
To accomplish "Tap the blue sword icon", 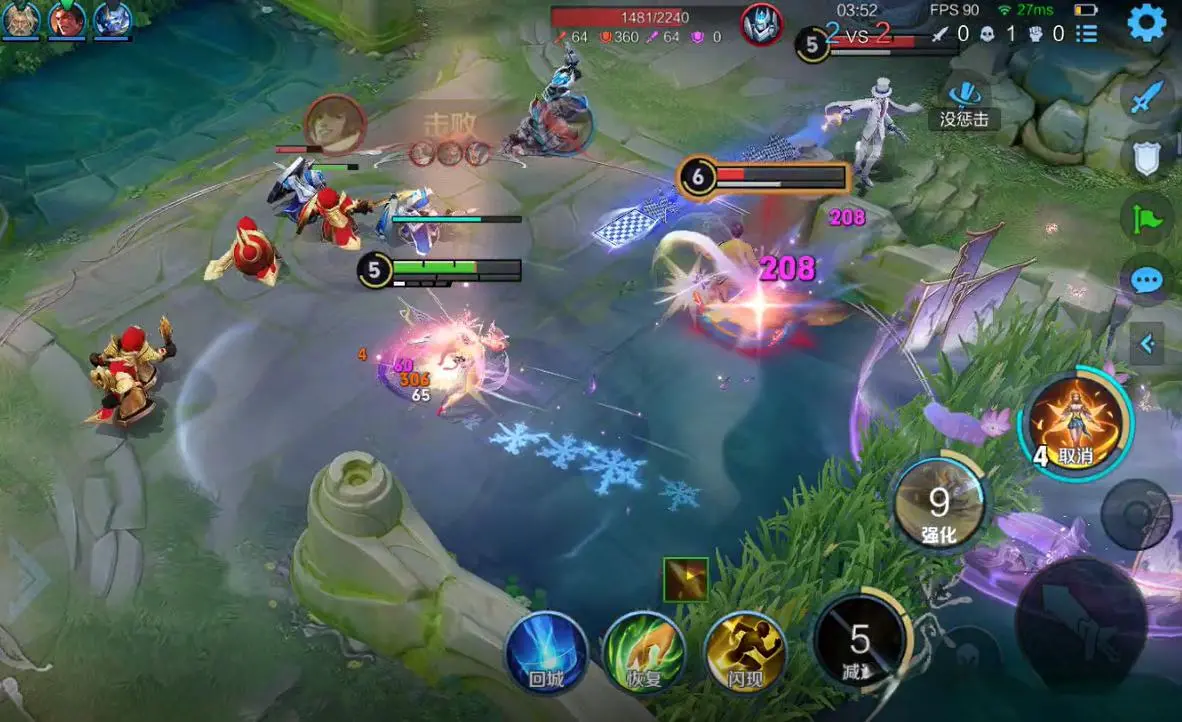I will pyautogui.click(x=1148, y=97).
